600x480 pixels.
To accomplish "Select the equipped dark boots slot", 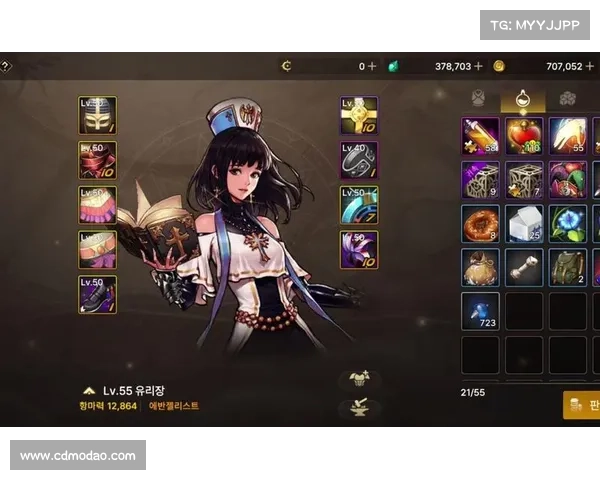I will coord(97,294).
